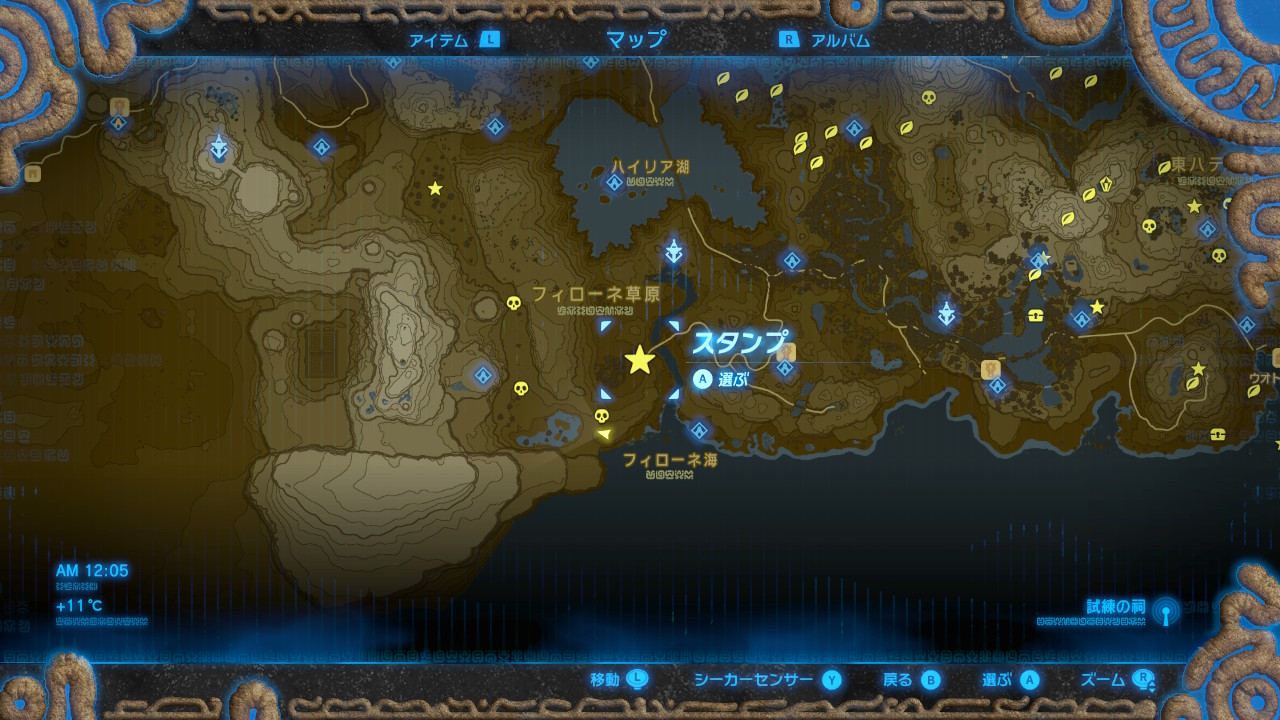
Task: Select the yellow triangle stamp near フィローネ海
Action: click(606, 432)
